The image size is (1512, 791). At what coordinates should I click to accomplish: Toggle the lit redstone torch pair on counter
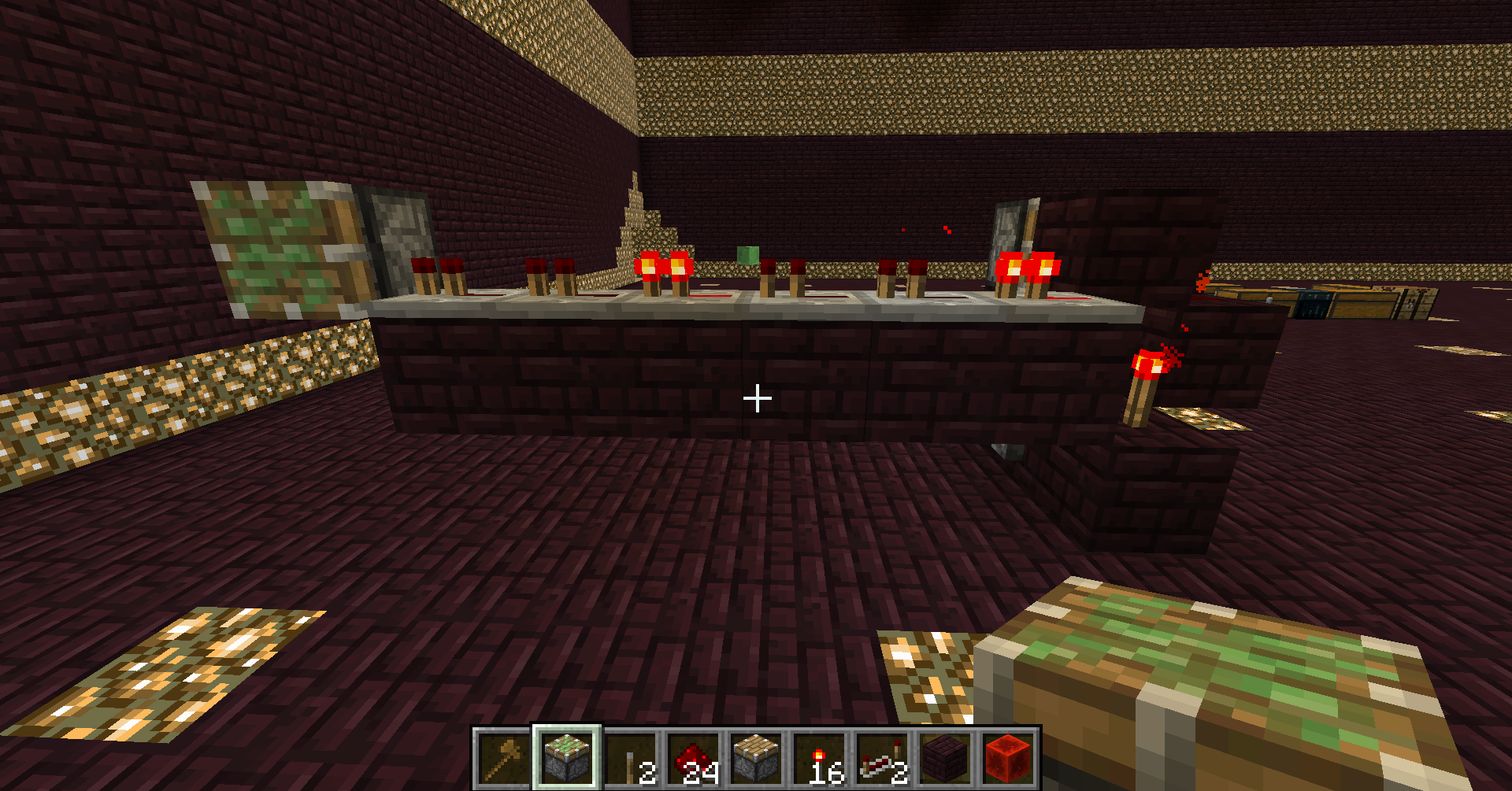[x=665, y=268]
